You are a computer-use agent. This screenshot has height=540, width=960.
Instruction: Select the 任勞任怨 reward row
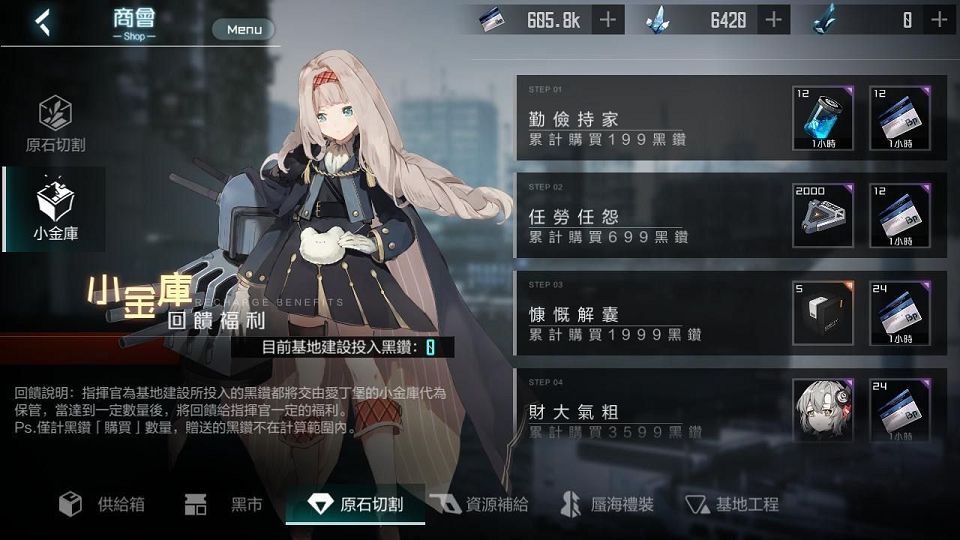coord(650,215)
